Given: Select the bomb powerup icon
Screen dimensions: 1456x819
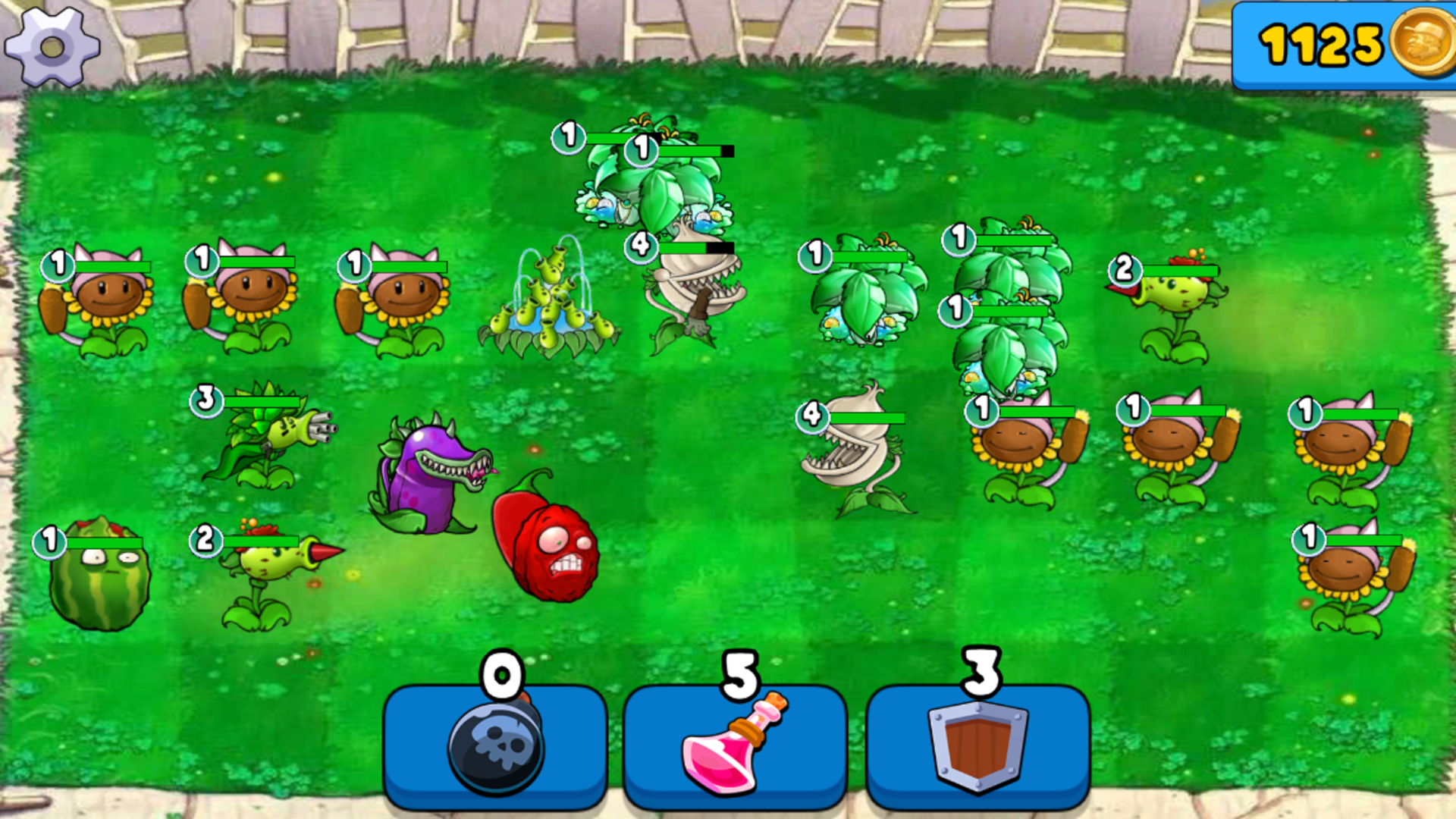Looking at the screenshot, I should pyautogui.click(x=497, y=747).
